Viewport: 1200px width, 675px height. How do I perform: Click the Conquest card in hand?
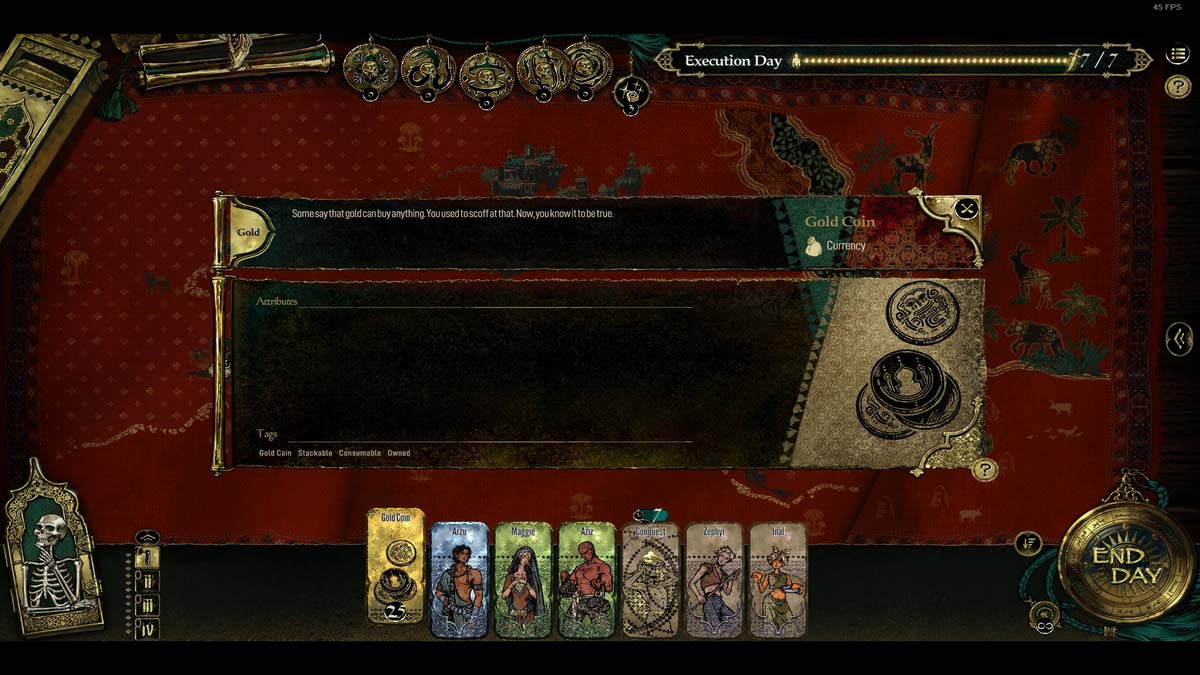[650, 581]
